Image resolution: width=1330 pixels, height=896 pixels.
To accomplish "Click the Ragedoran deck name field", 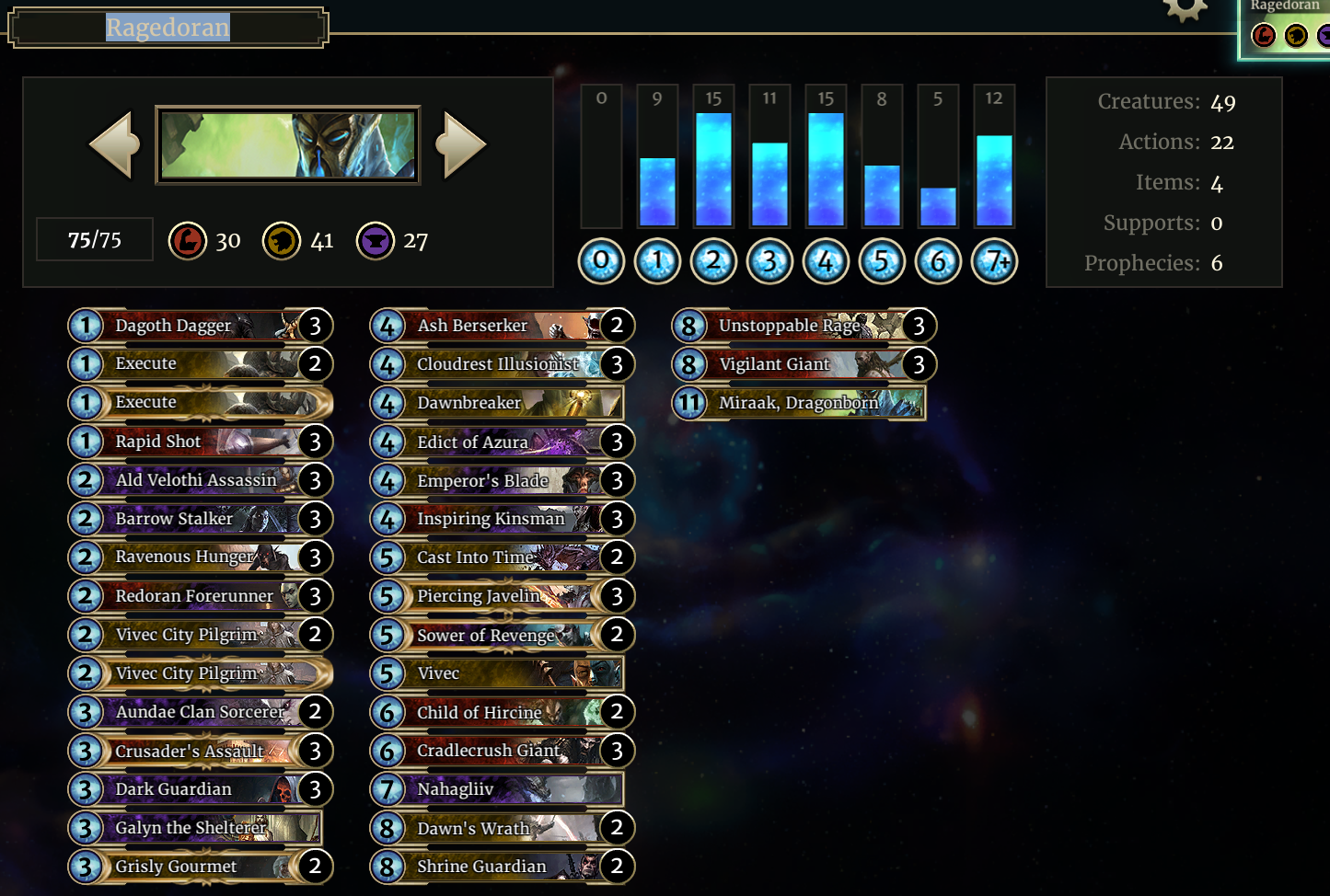I will point(168,28).
